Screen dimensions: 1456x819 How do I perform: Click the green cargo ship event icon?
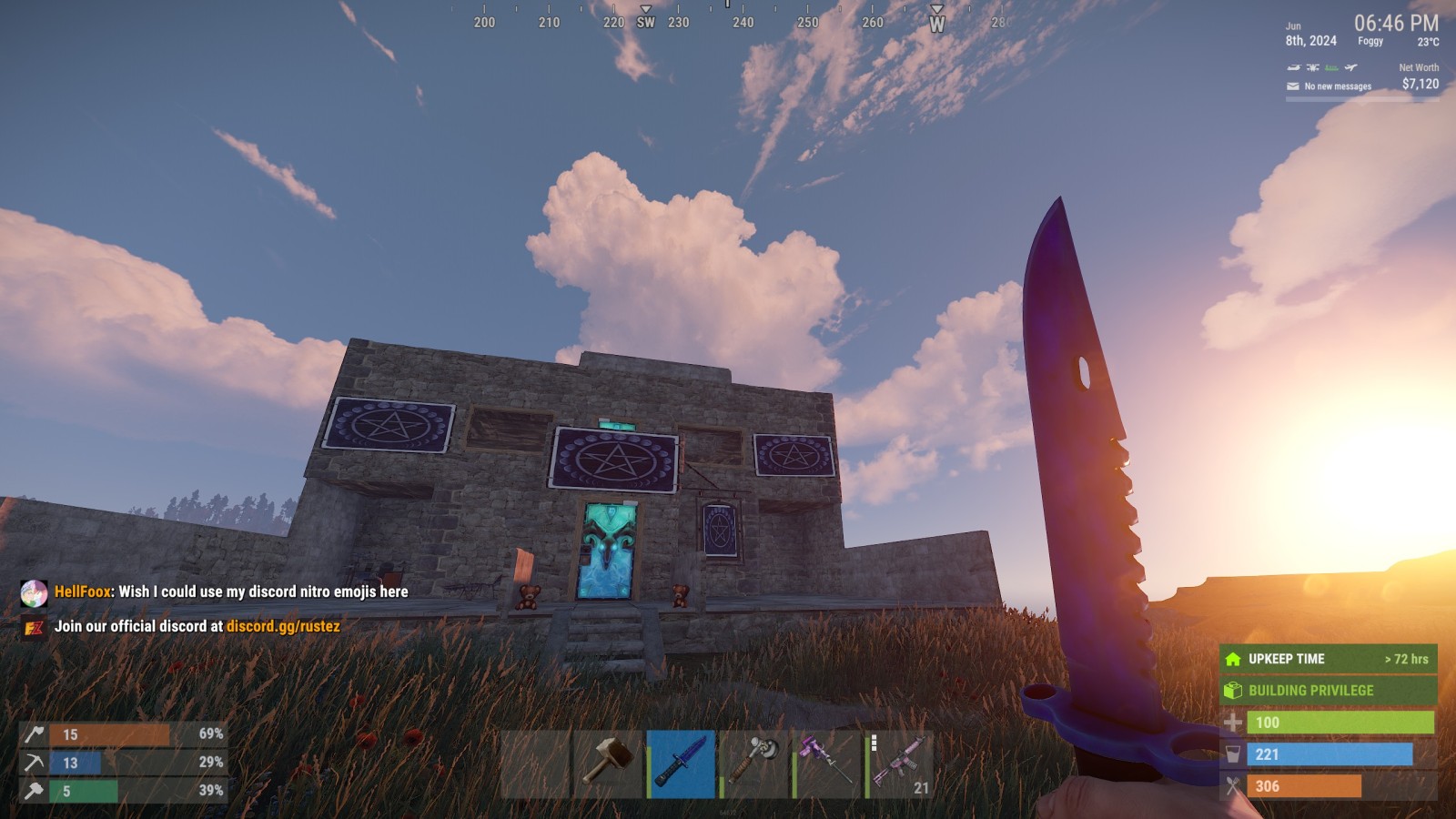click(1331, 67)
